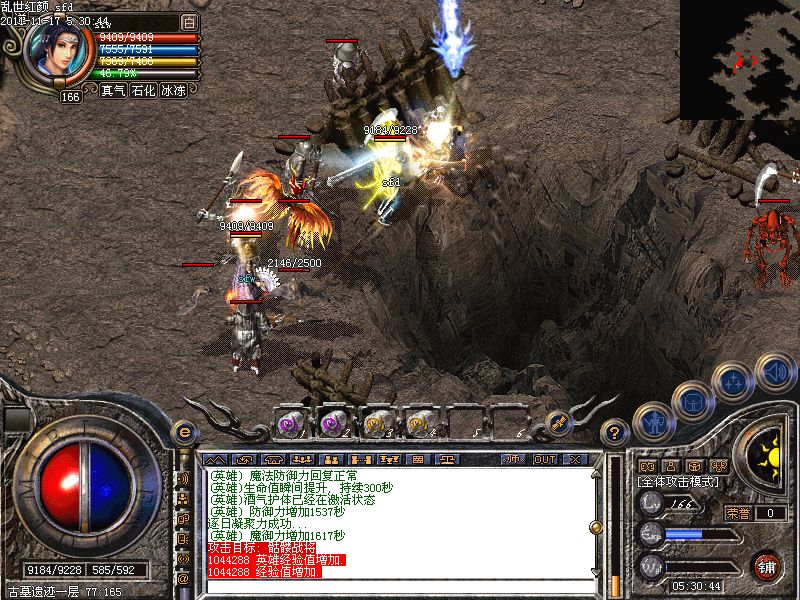The height and width of the screenshot is (600, 800).
Task: Click the 石化 button under the portrait
Action: point(143,90)
